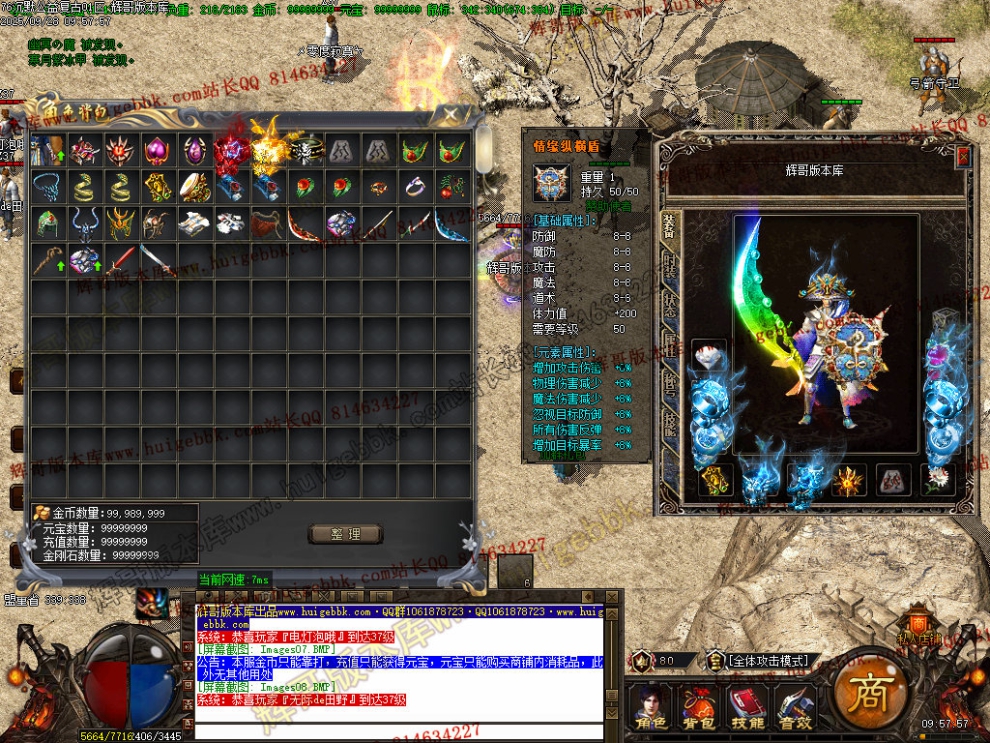Open the round 商 shop orb

click(866, 693)
